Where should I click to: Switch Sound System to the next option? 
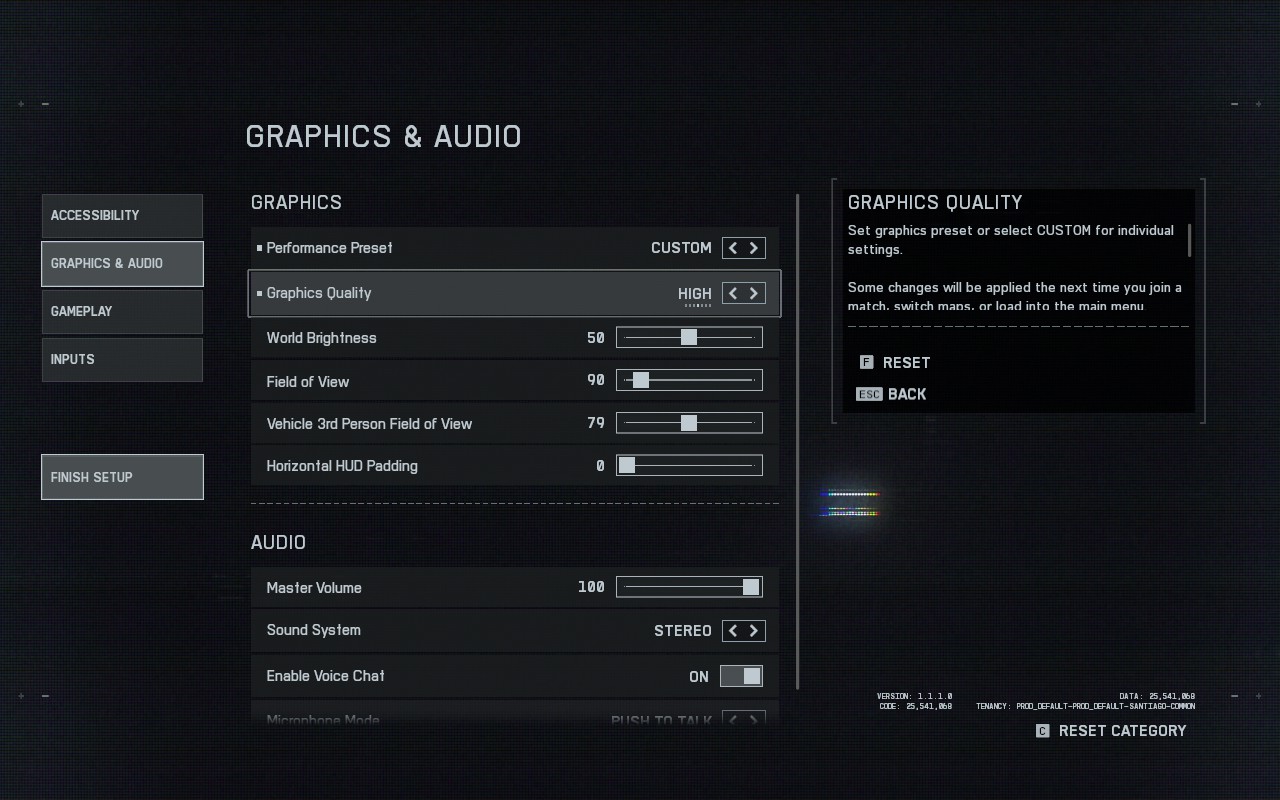[754, 631]
